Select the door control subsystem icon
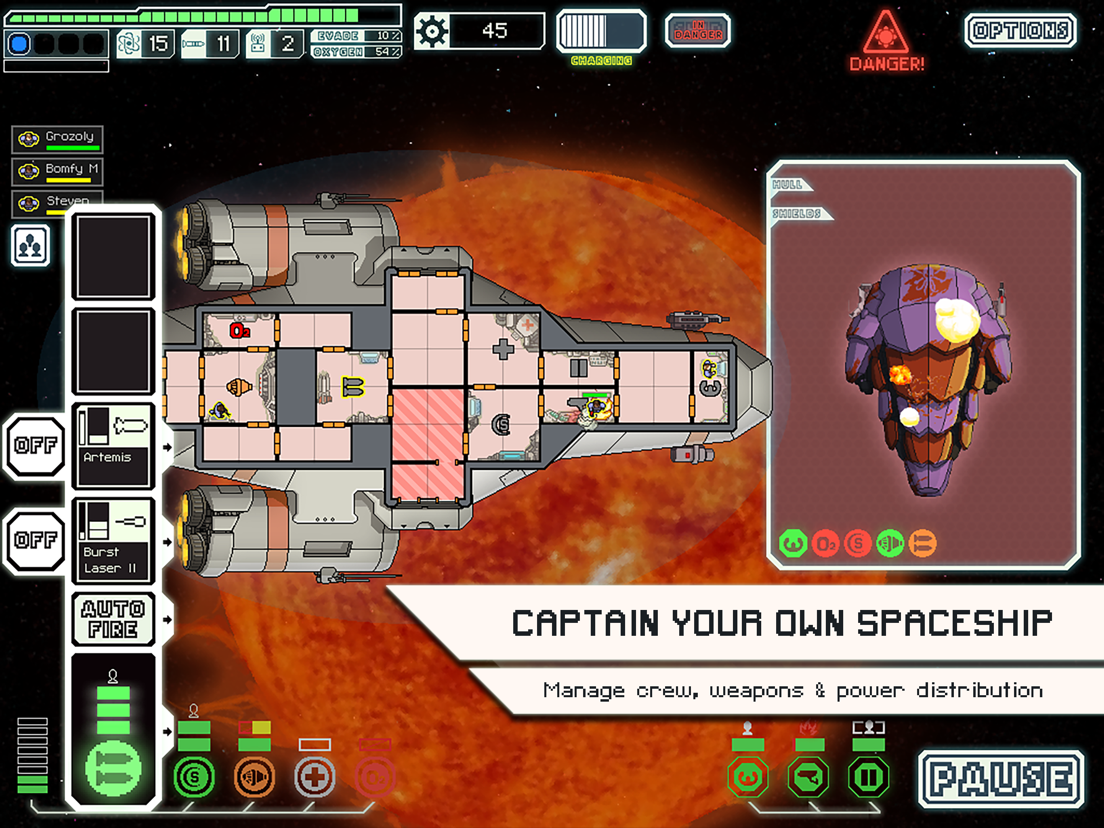Image resolution: width=1104 pixels, height=828 pixels. coord(868,776)
